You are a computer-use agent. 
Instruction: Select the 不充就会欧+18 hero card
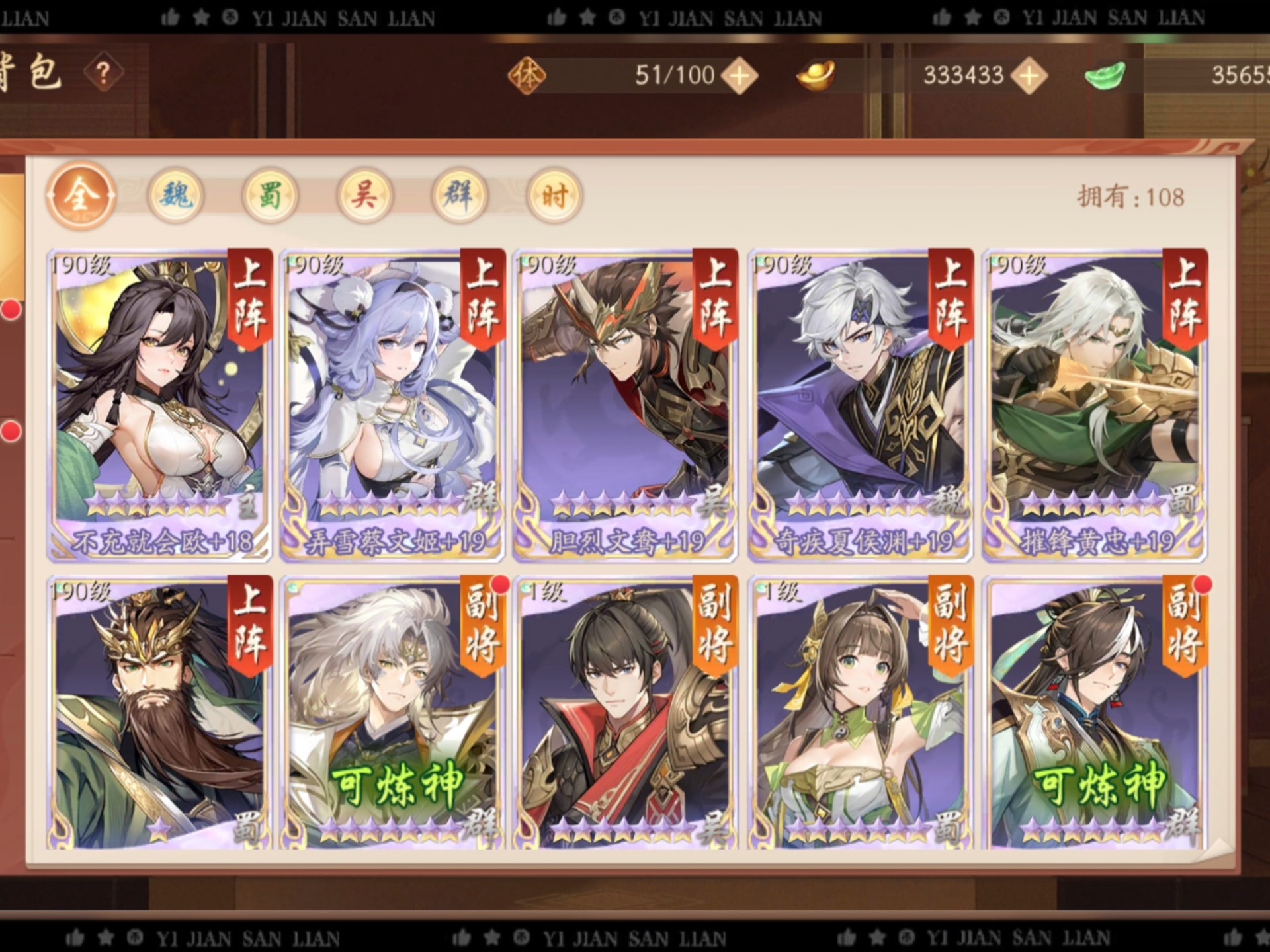[159, 405]
